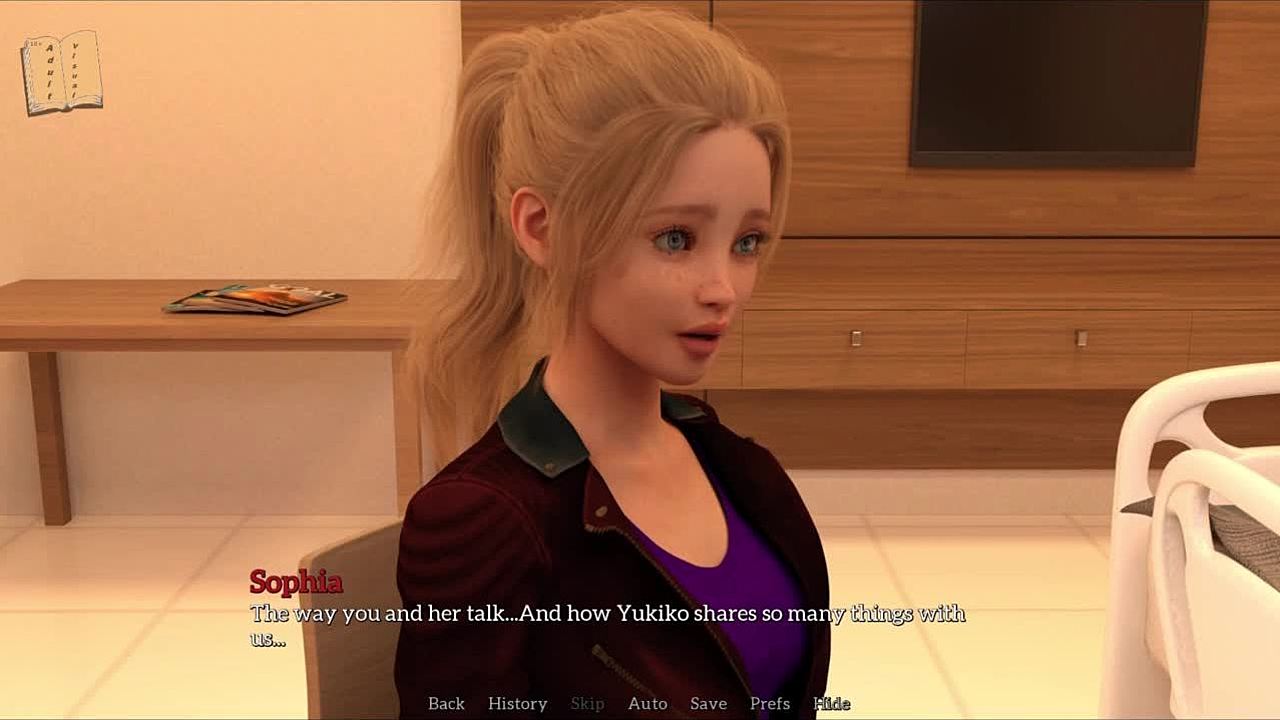Image resolution: width=1280 pixels, height=720 pixels.
Task: Go Back to the previous dialogue line
Action: (x=446, y=704)
